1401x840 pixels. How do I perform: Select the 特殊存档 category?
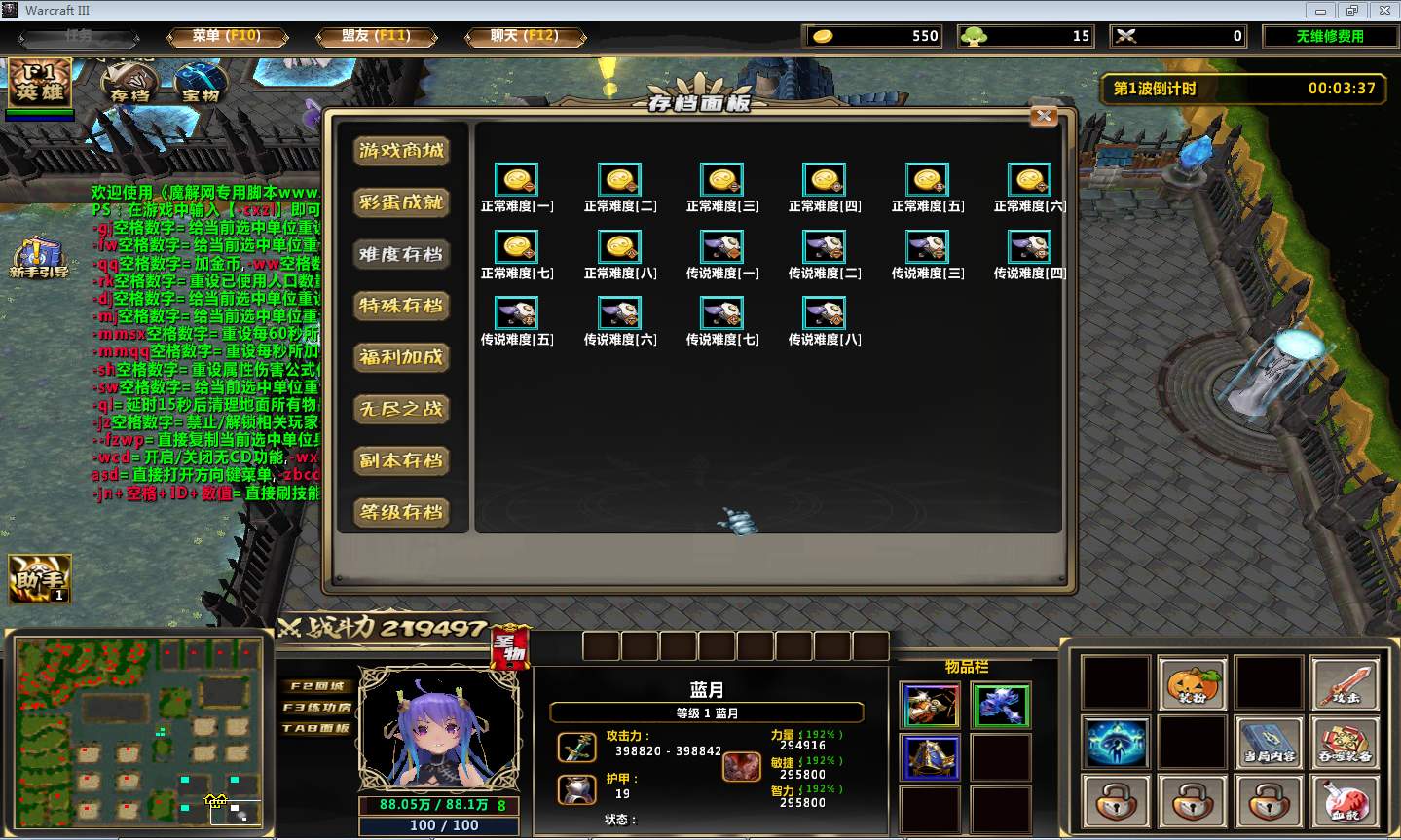coord(401,306)
